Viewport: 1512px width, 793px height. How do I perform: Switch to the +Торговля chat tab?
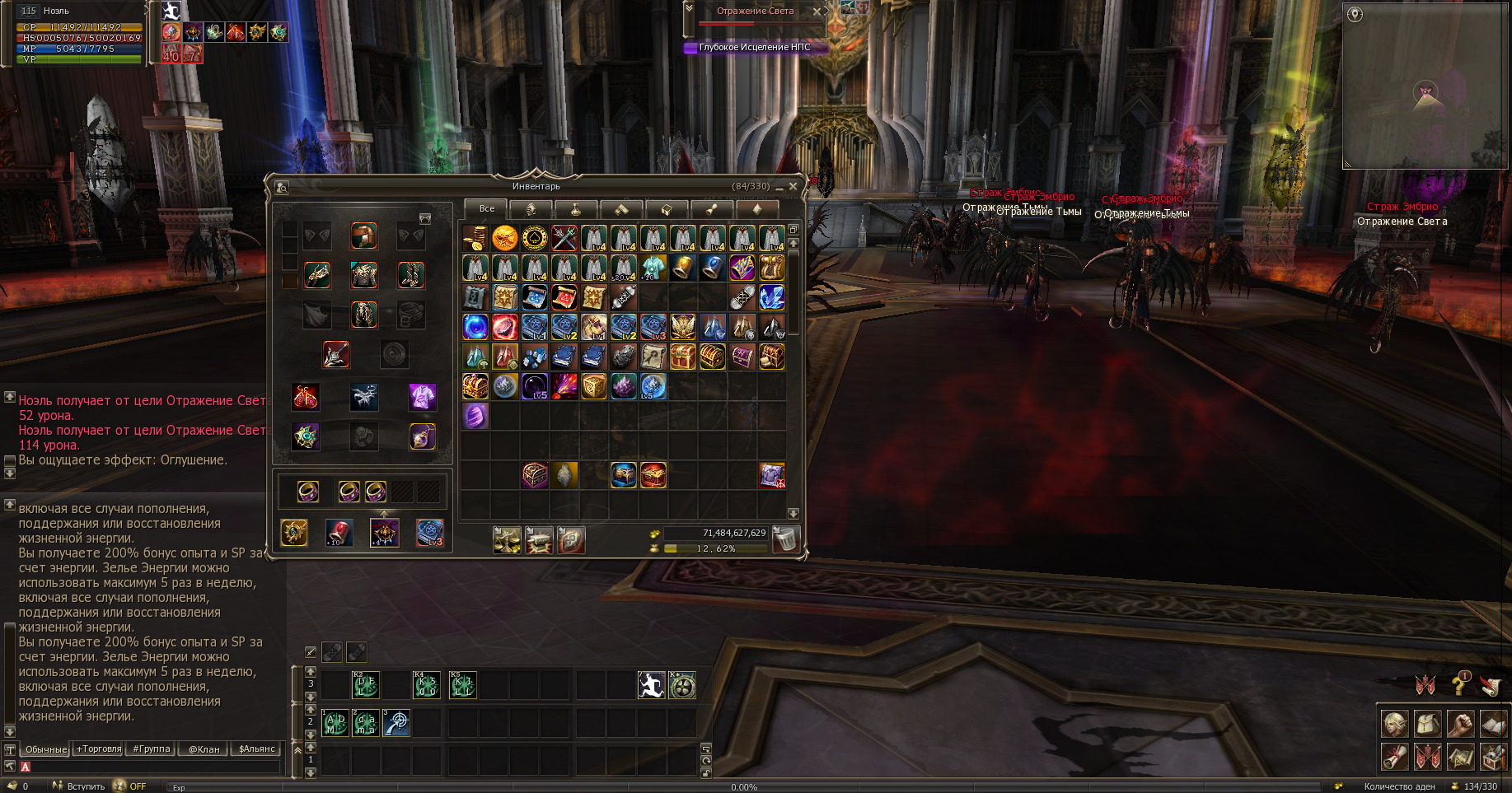[x=99, y=749]
